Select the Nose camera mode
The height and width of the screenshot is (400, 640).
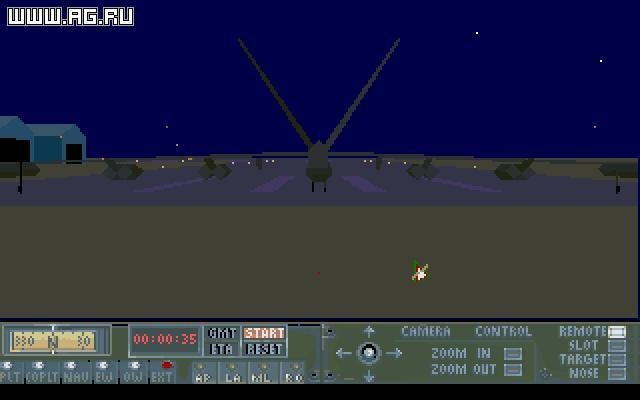616,374
